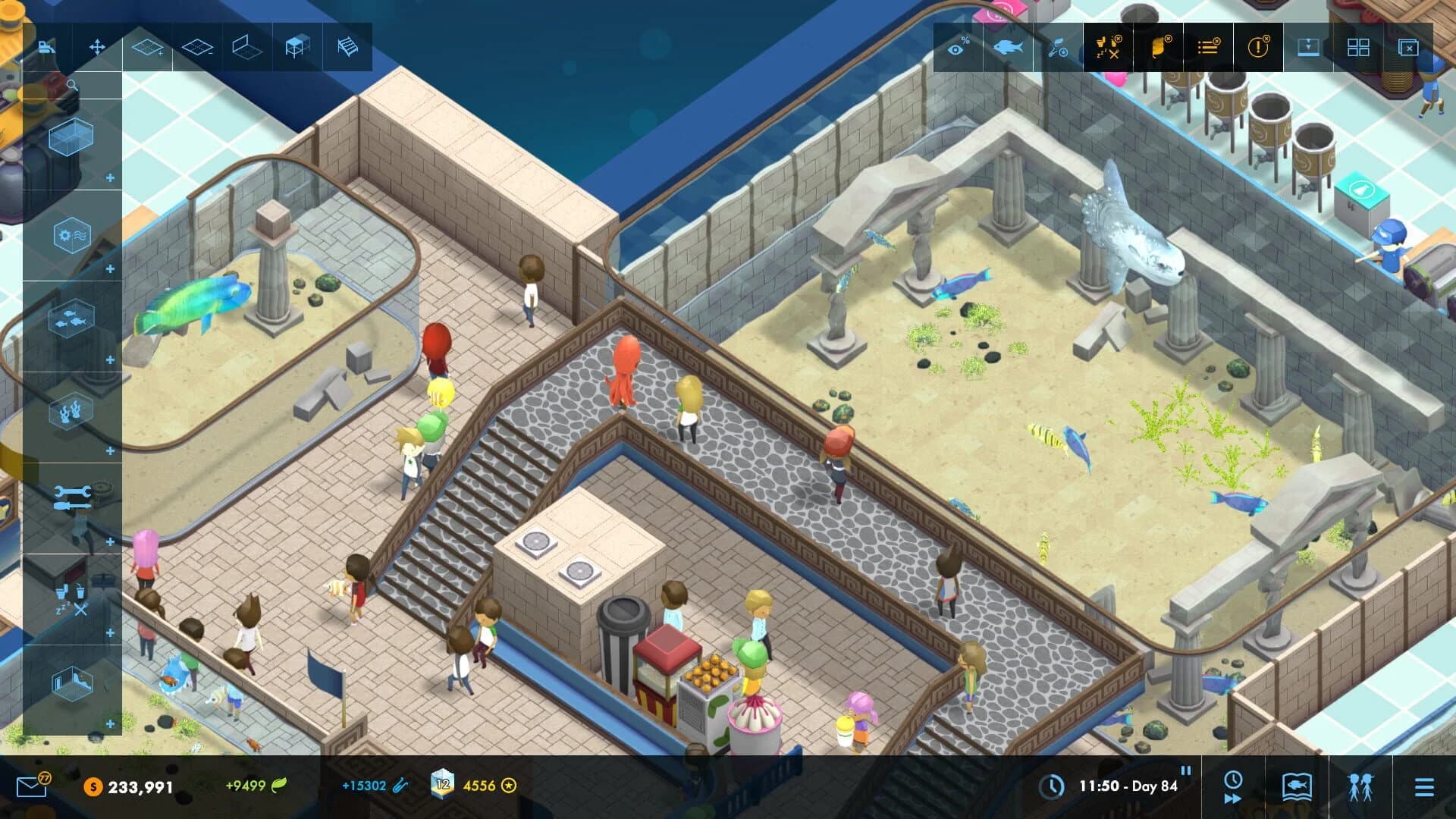
Task: Pause the game clock
Action: click(x=1186, y=770)
